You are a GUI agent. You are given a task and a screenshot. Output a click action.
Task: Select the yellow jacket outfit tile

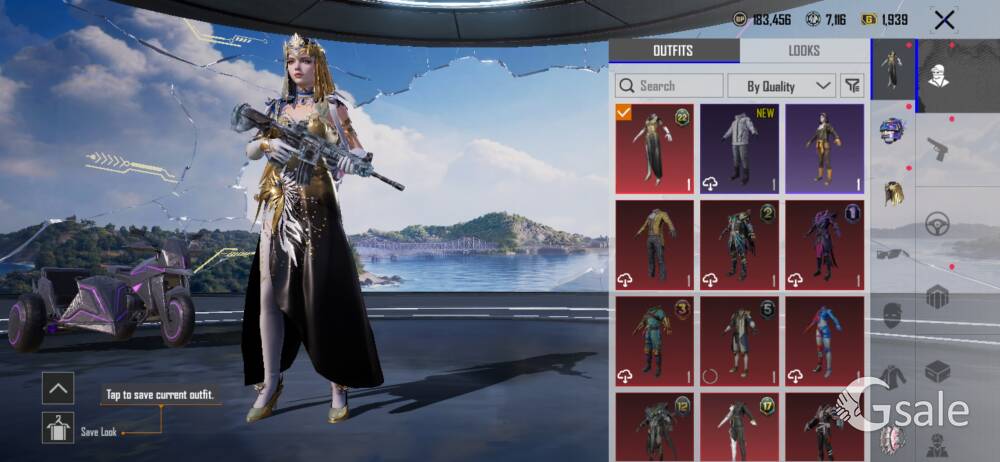coord(654,243)
